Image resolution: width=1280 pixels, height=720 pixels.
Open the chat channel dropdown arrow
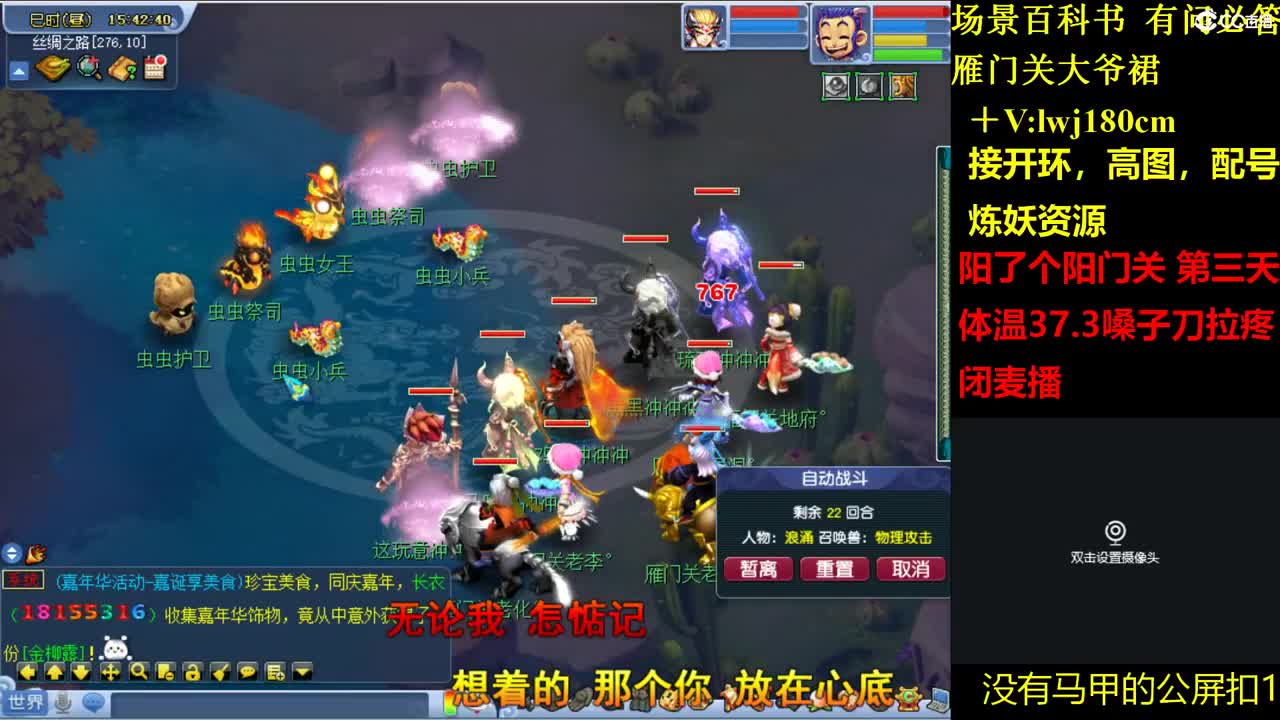tap(301, 671)
